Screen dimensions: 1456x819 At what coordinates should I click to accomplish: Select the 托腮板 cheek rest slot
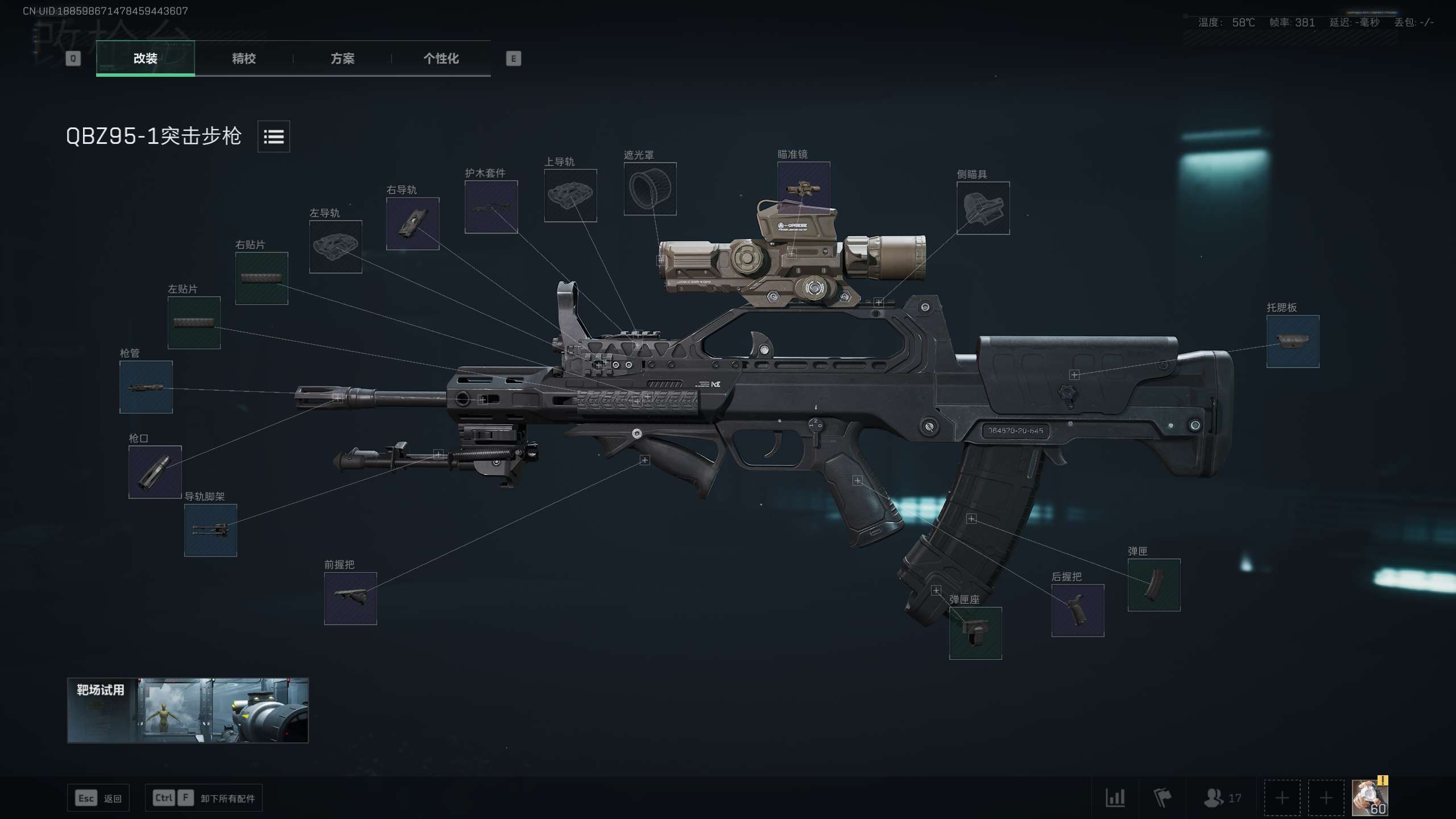(x=1292, y=341)
